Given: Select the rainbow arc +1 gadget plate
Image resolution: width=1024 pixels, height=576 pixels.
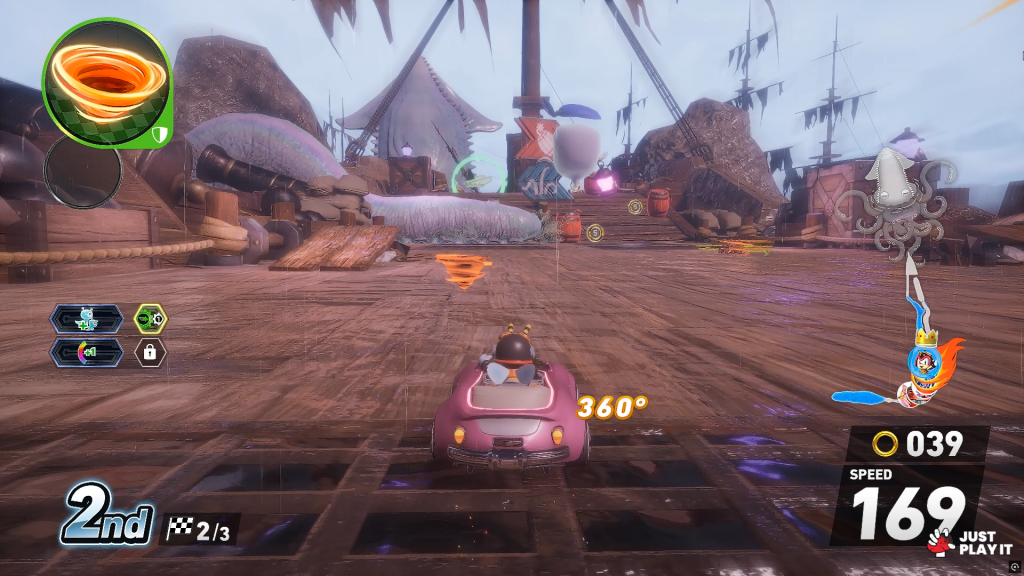Looking at the screenshot, I should [88, 352].
